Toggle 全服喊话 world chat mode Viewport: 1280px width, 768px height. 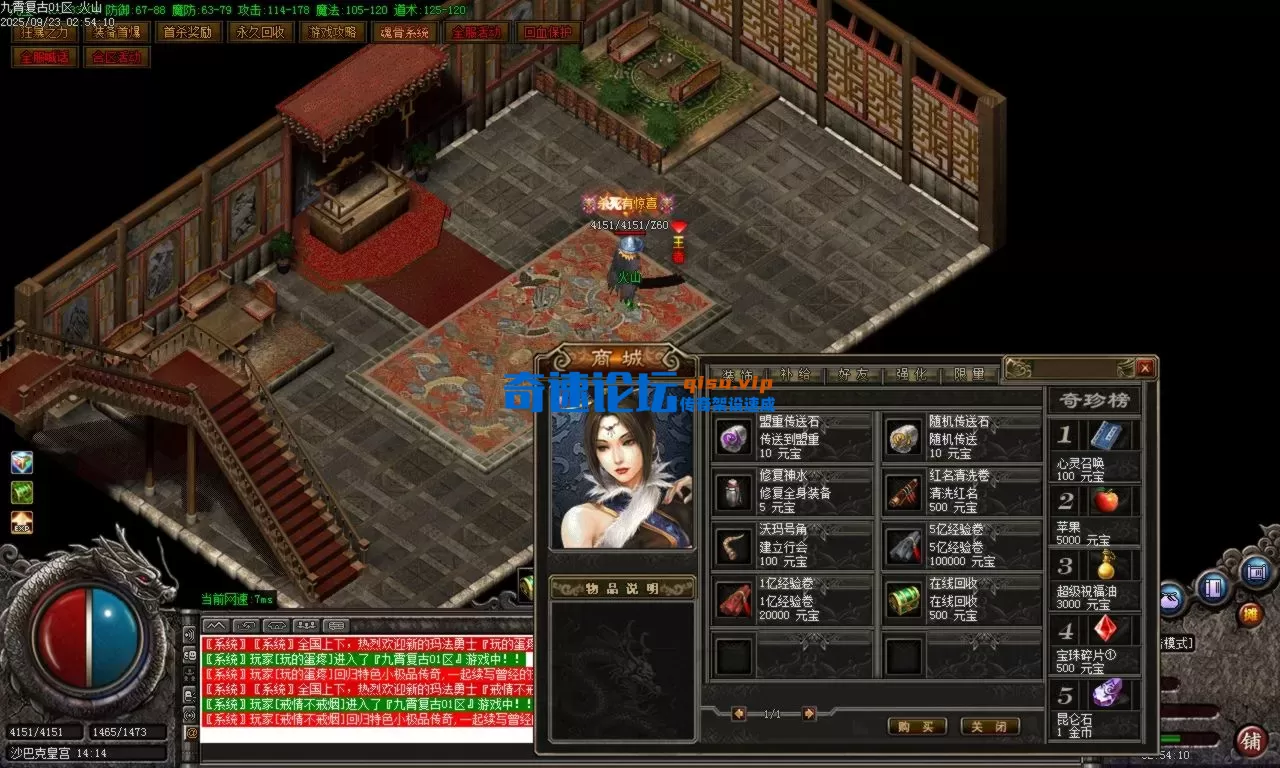tap(44, 58)
